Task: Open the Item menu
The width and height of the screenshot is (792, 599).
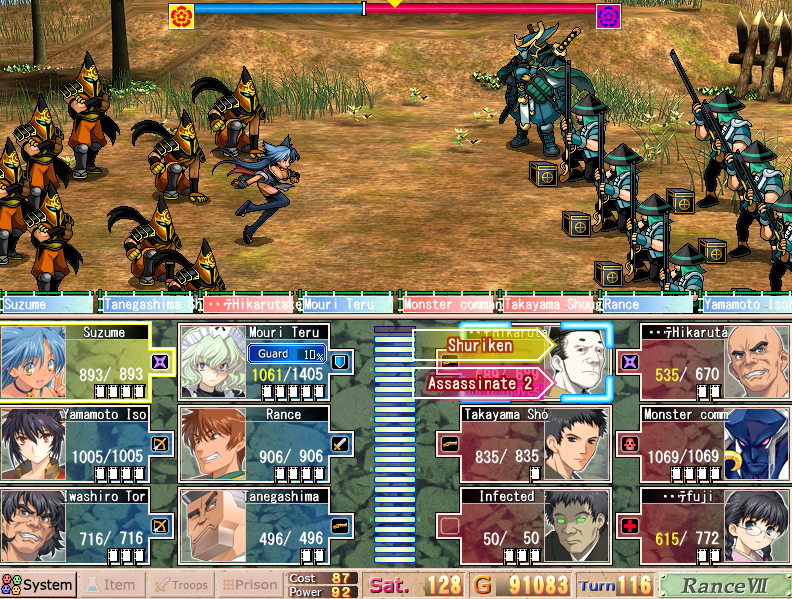Action: coord(111,585)
